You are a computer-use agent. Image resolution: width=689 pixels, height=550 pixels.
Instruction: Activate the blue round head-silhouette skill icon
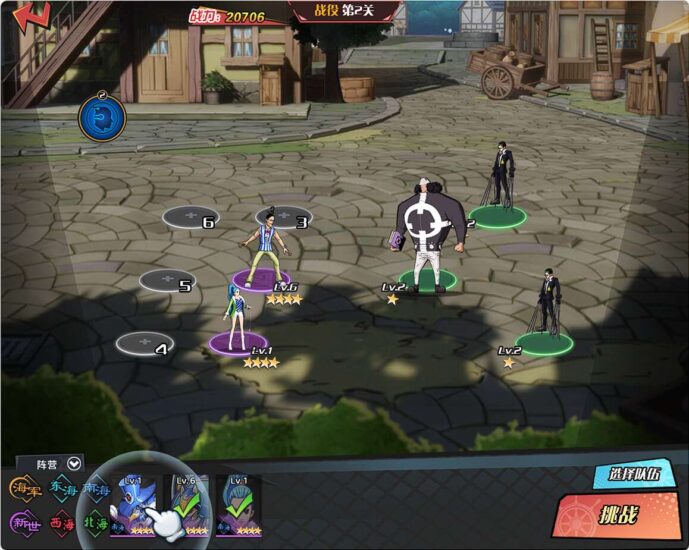coord(102,117)
